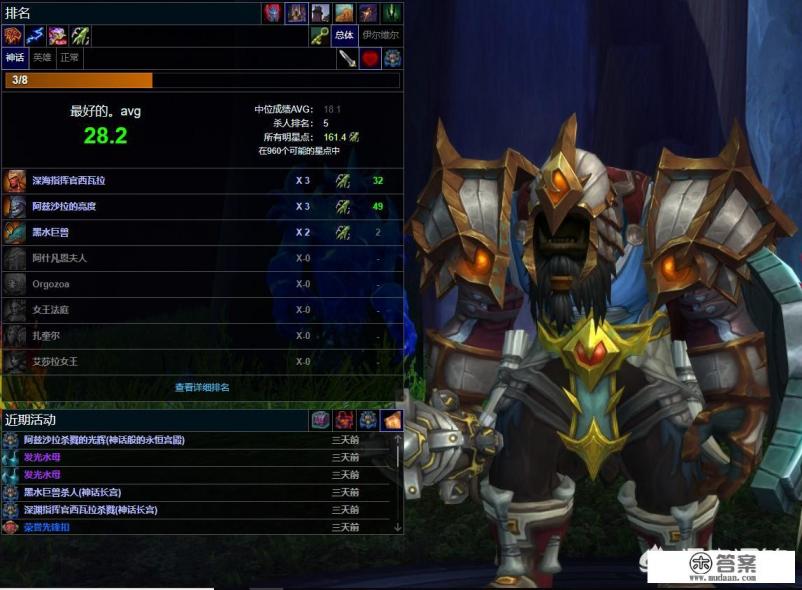Open the 查看详细排名 link
The image size is (802, 590).
202,387
